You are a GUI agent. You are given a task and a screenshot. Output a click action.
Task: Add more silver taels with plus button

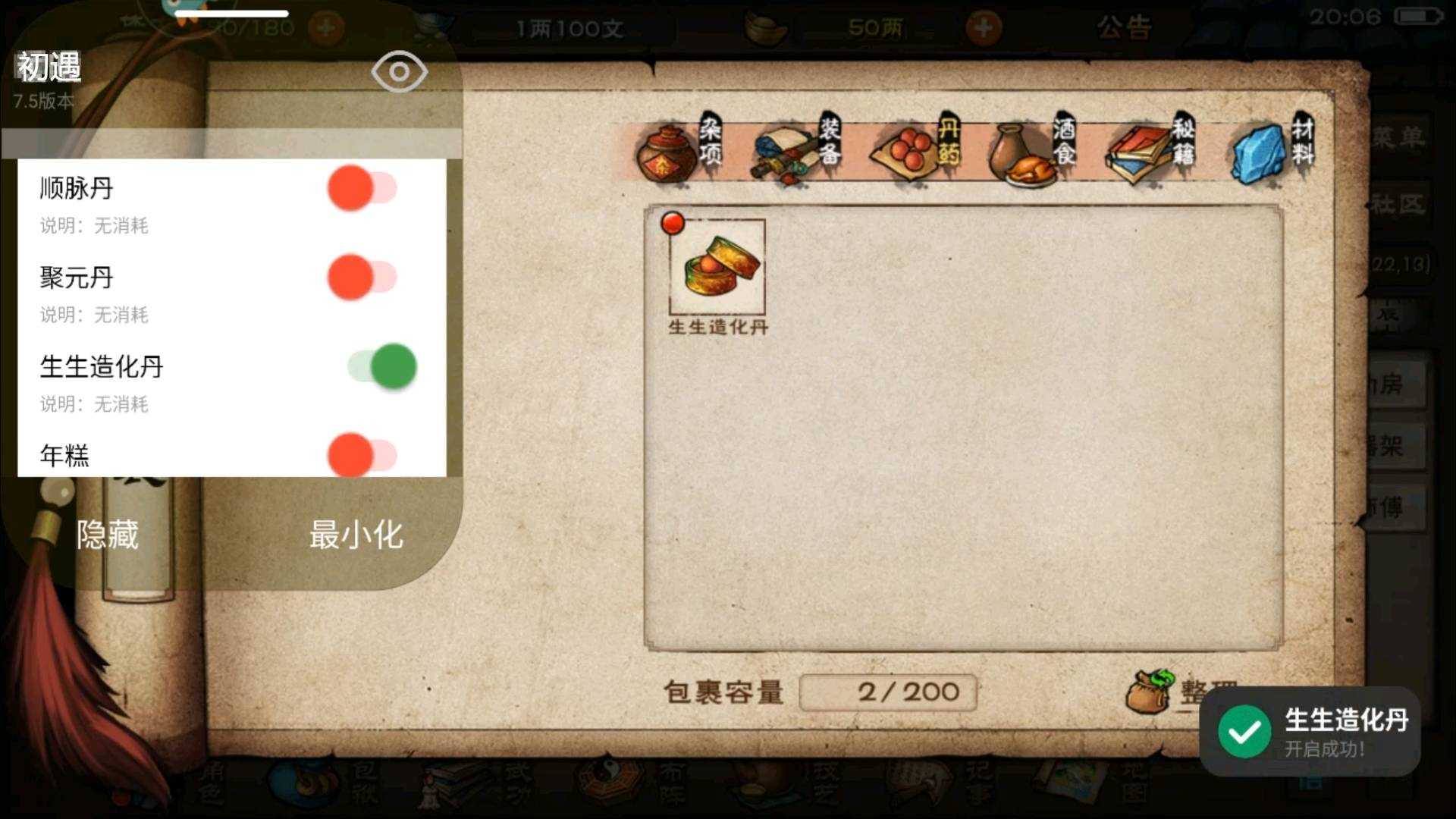coord(984,29)
